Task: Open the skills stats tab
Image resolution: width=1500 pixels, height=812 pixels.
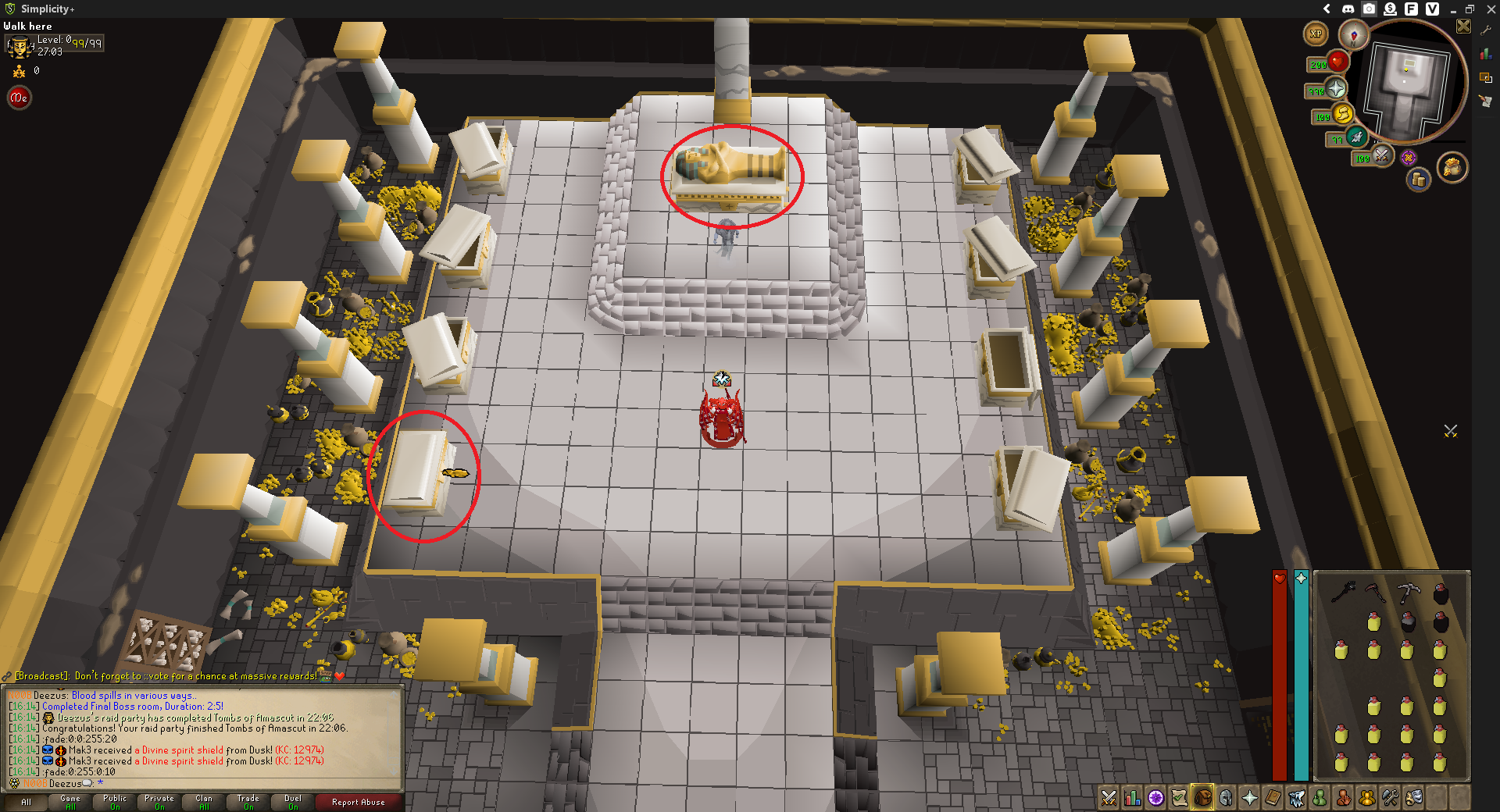Action: [x=1132, y=799]
